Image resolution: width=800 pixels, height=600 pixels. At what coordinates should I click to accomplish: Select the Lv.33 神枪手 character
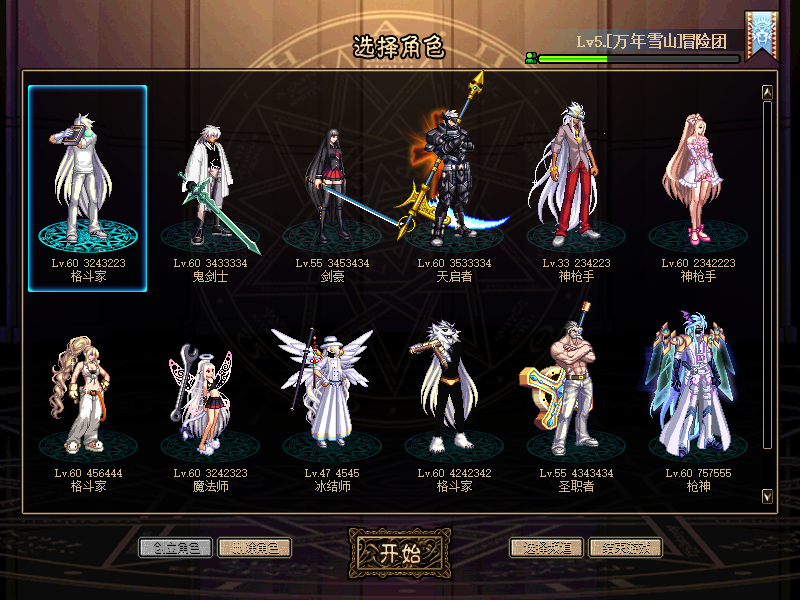pos(576,185)
